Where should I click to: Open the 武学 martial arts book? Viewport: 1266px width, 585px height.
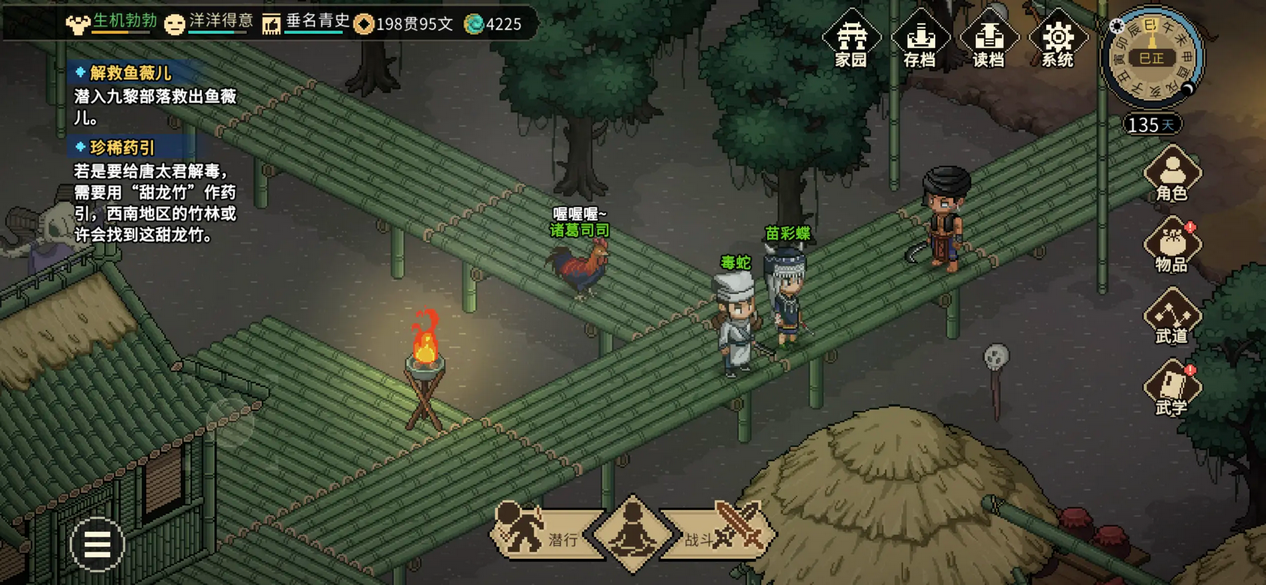[x=1171, y=388]
